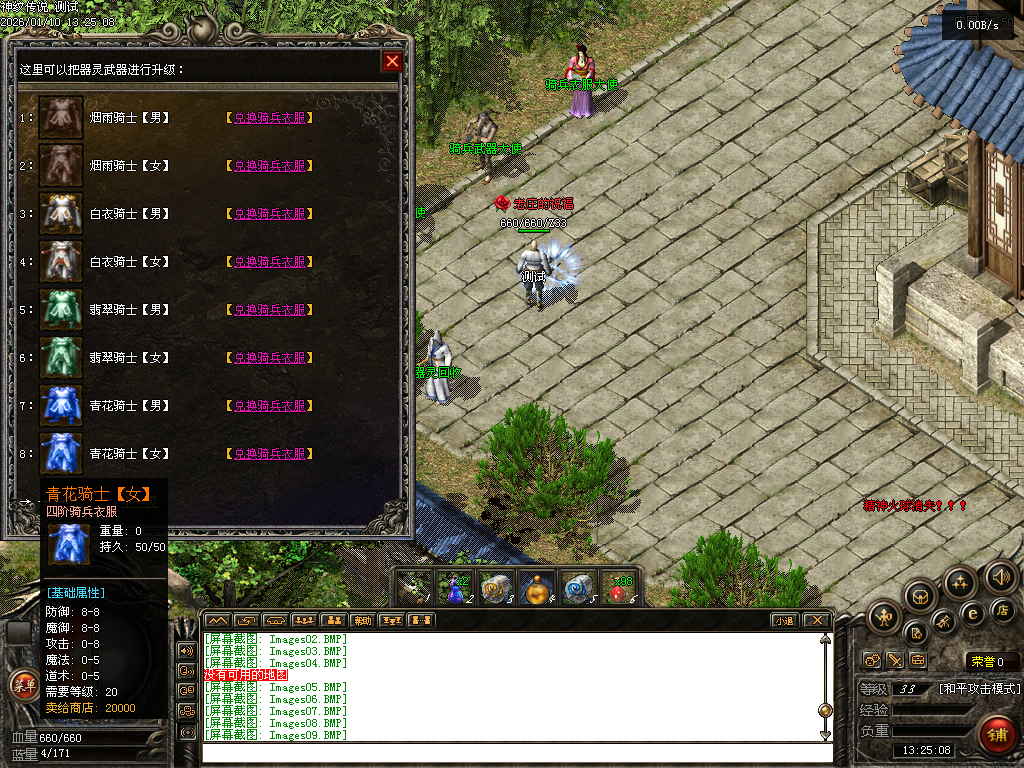Close the equipment upgrade dialog

pos(392,62)
